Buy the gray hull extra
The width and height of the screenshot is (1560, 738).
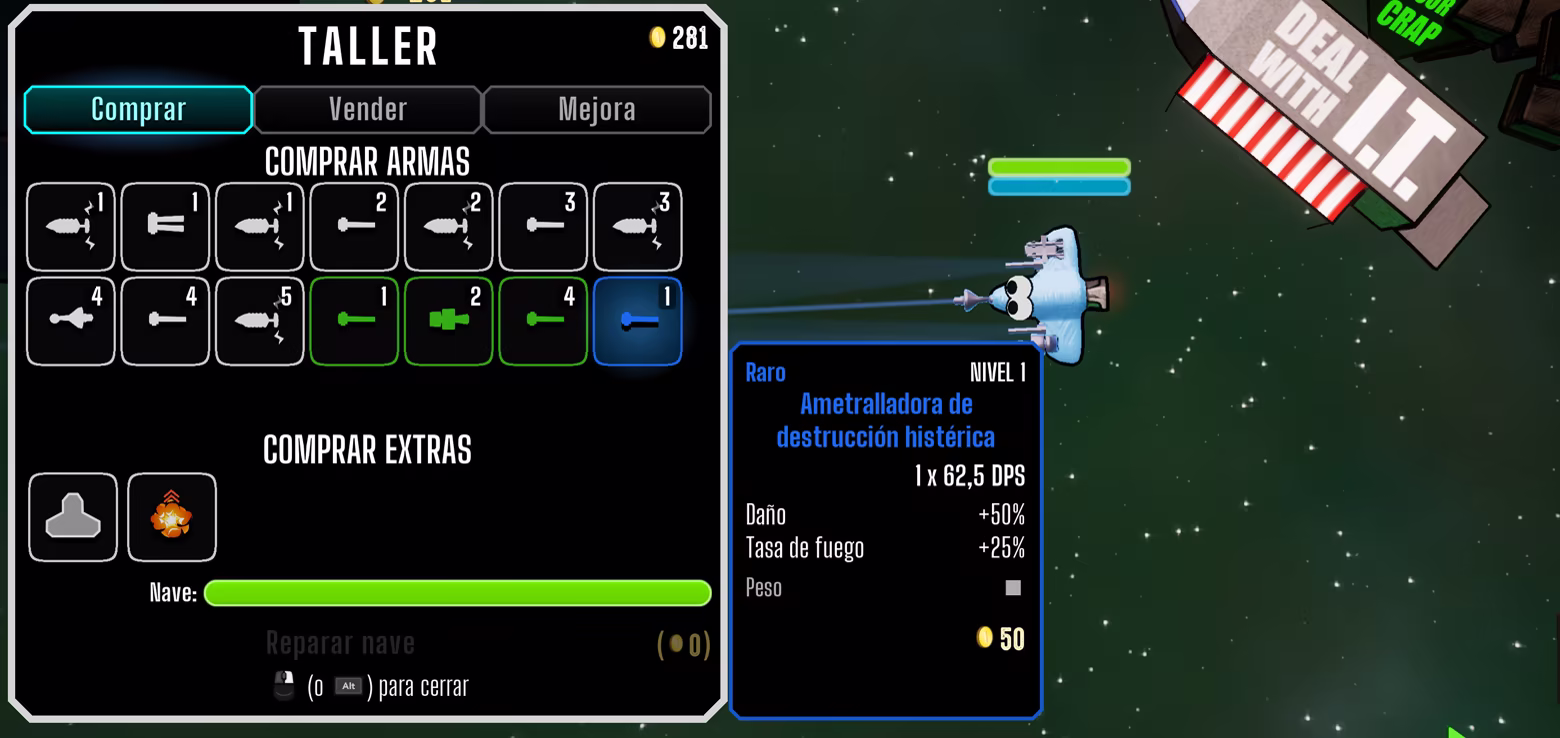coord(73,517)
